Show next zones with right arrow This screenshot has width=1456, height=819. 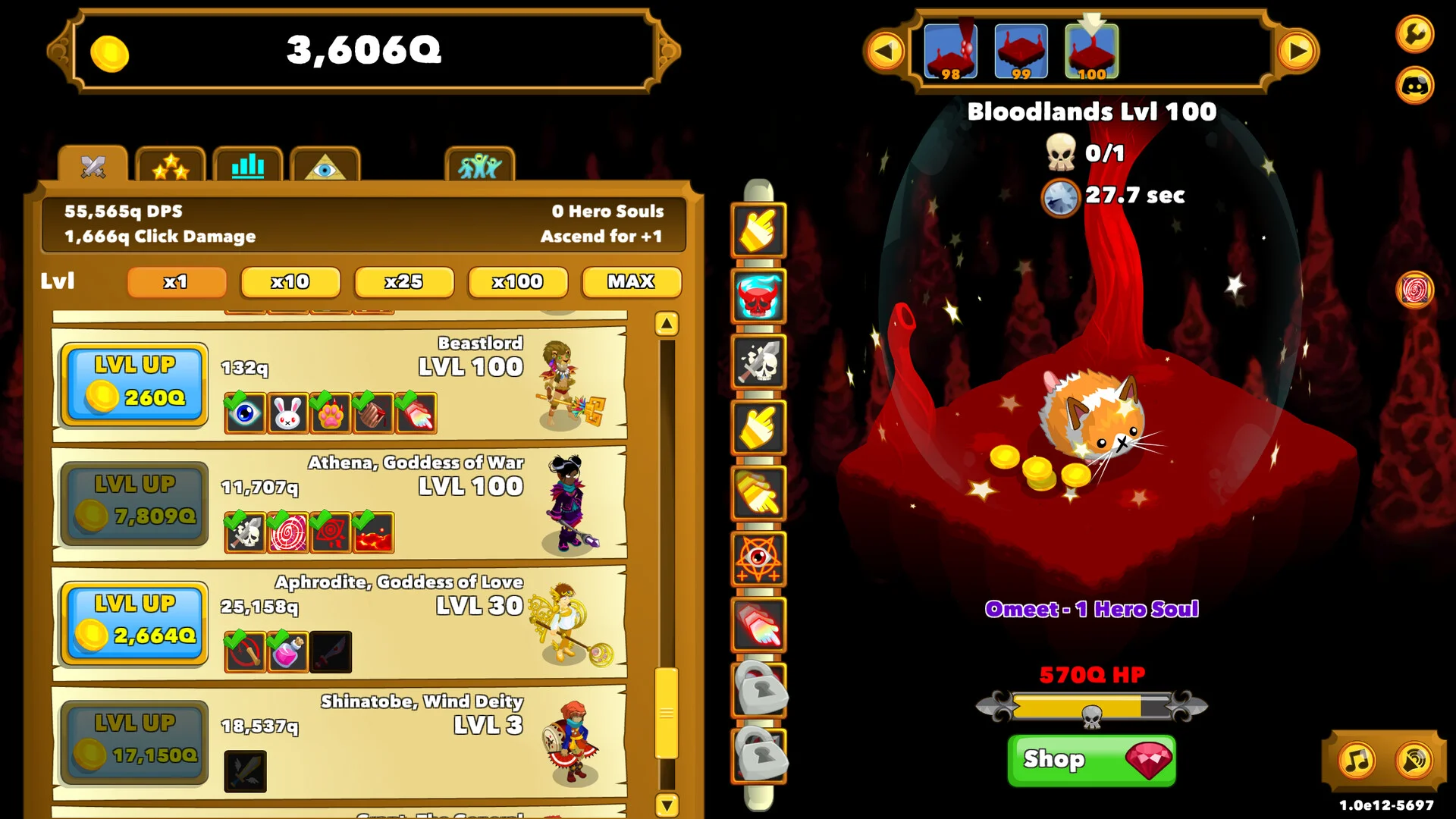point(1298,52)
